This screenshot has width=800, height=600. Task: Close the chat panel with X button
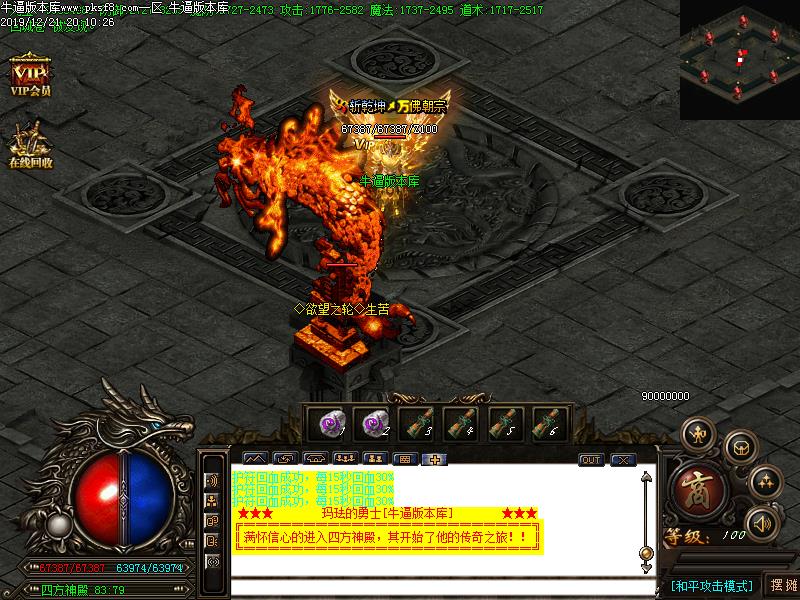tap(623, 460)
